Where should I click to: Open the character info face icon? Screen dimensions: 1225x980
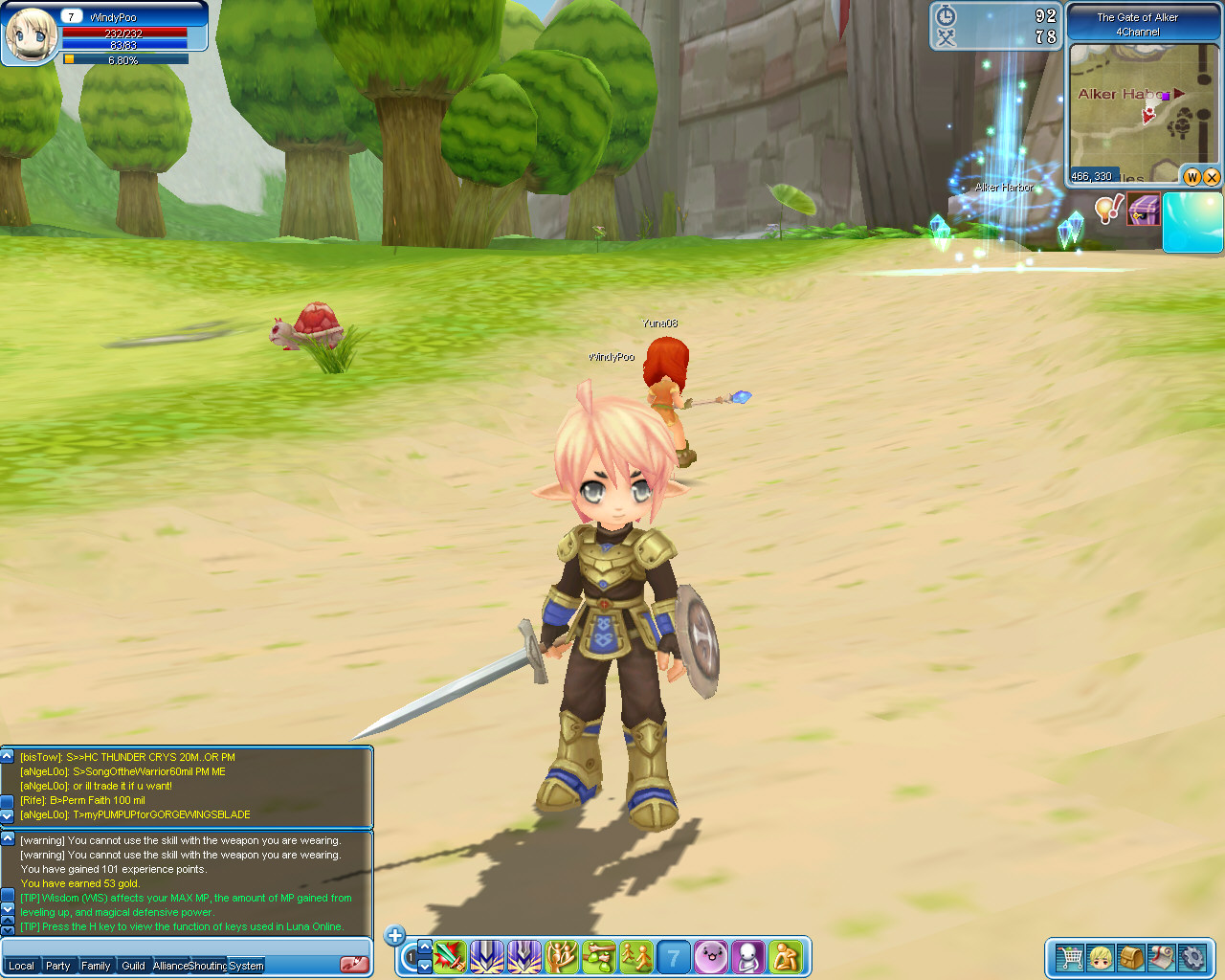click(x=1101, y=957)
